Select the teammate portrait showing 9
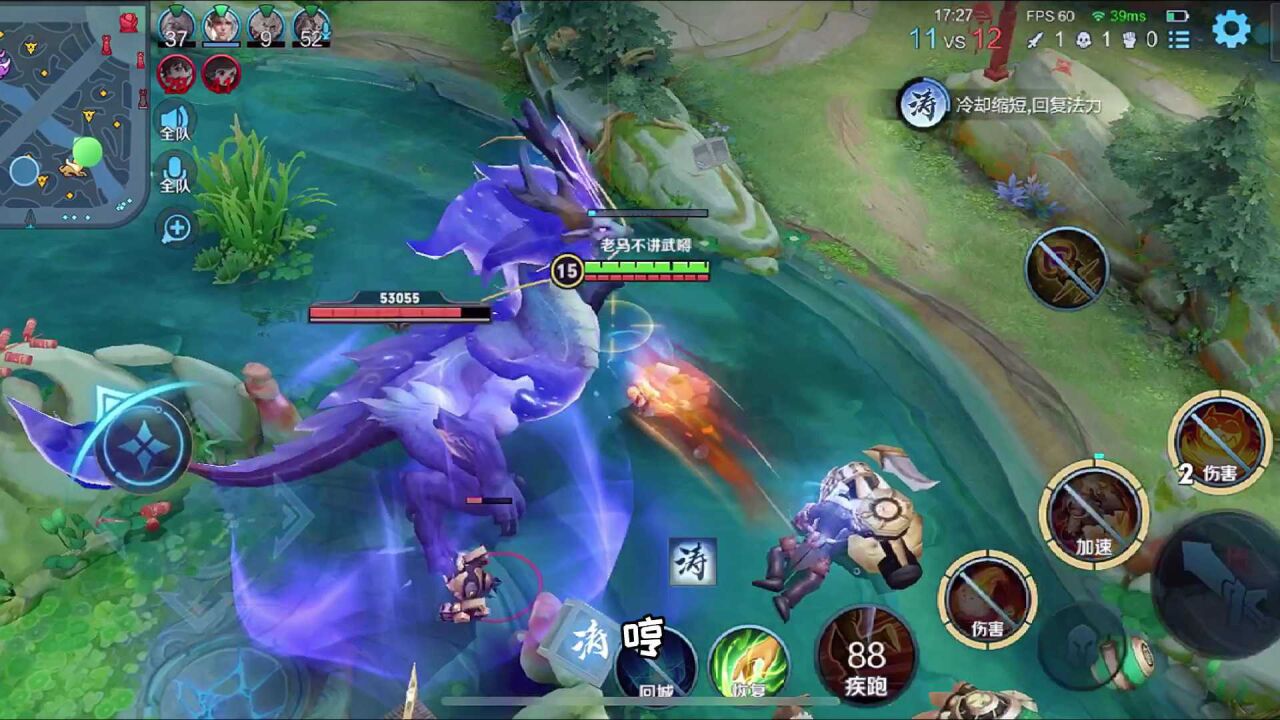 click(266, 26)
